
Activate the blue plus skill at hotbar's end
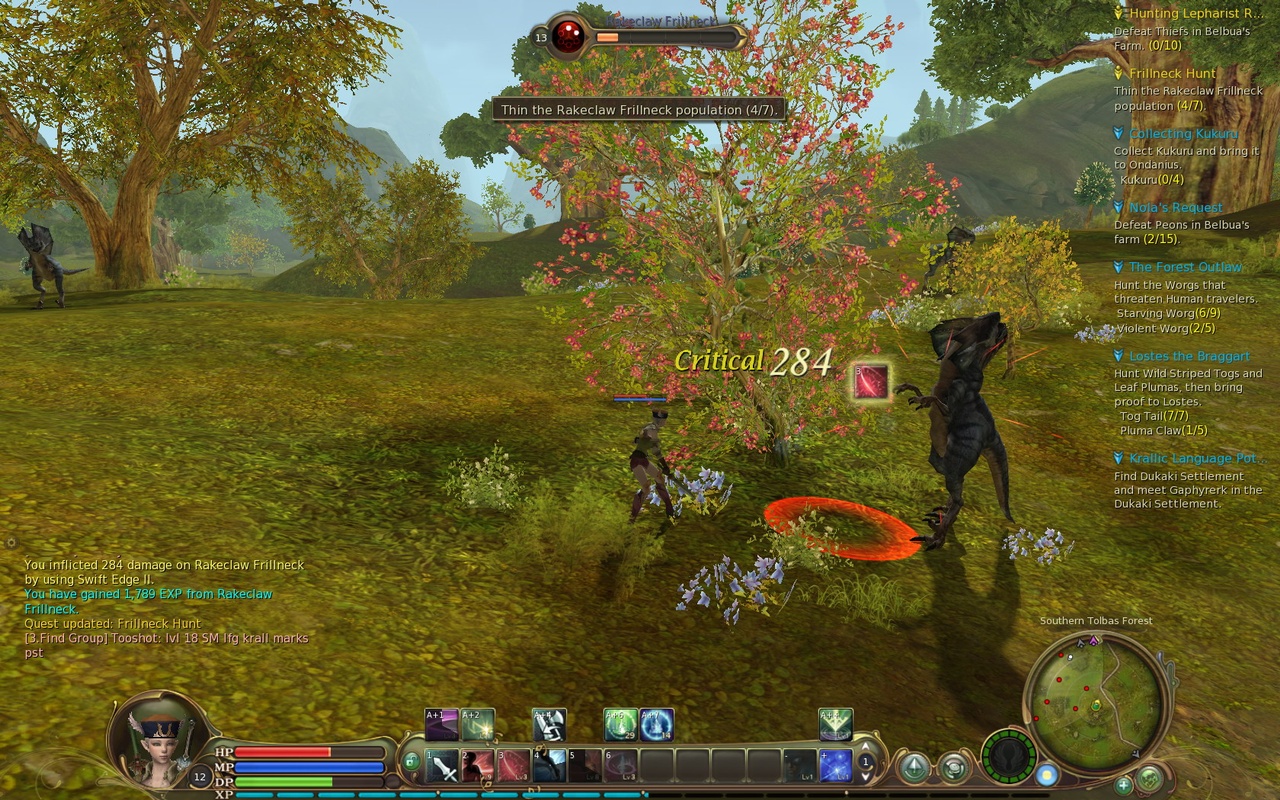click(x=834, y=766)
